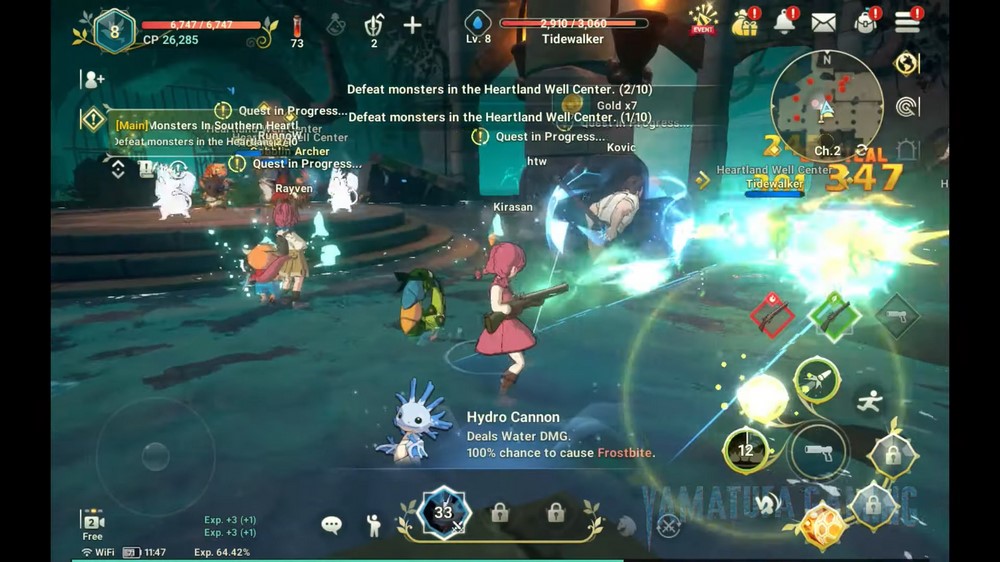Open the chat speech bubble
This screenshot has height=562, width=1000.
pyautogui.click(x=331, y=524)
